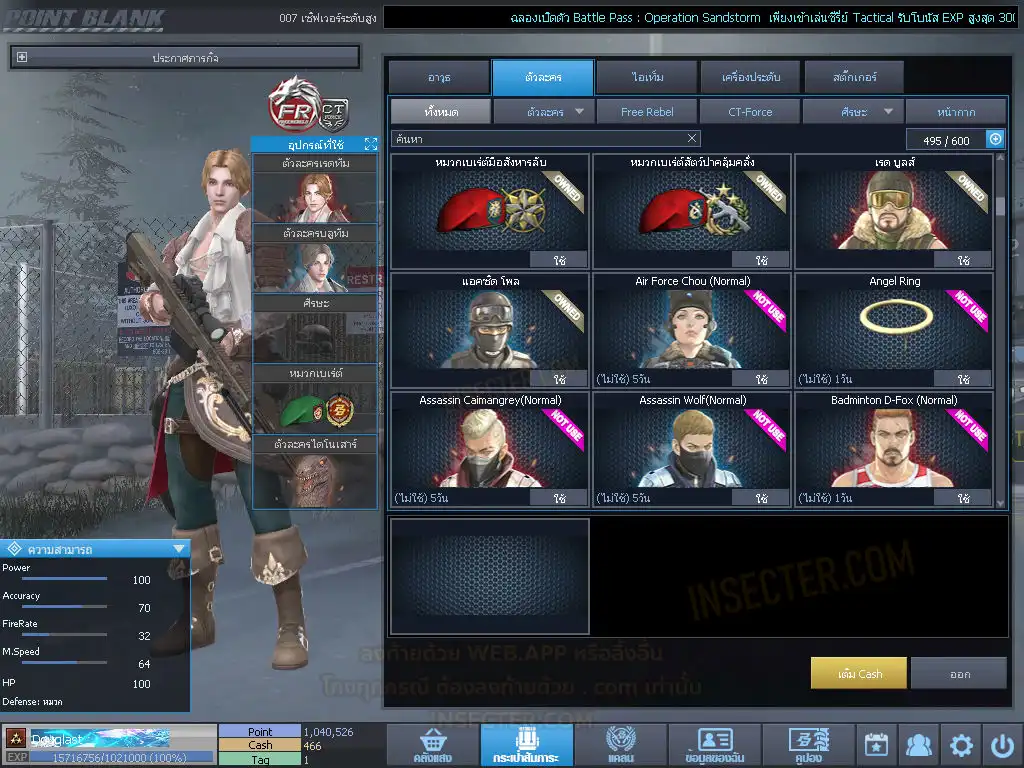Click the เติม Cash top-up button
This screenshot has width=1024, height=768.
(859, 673)
